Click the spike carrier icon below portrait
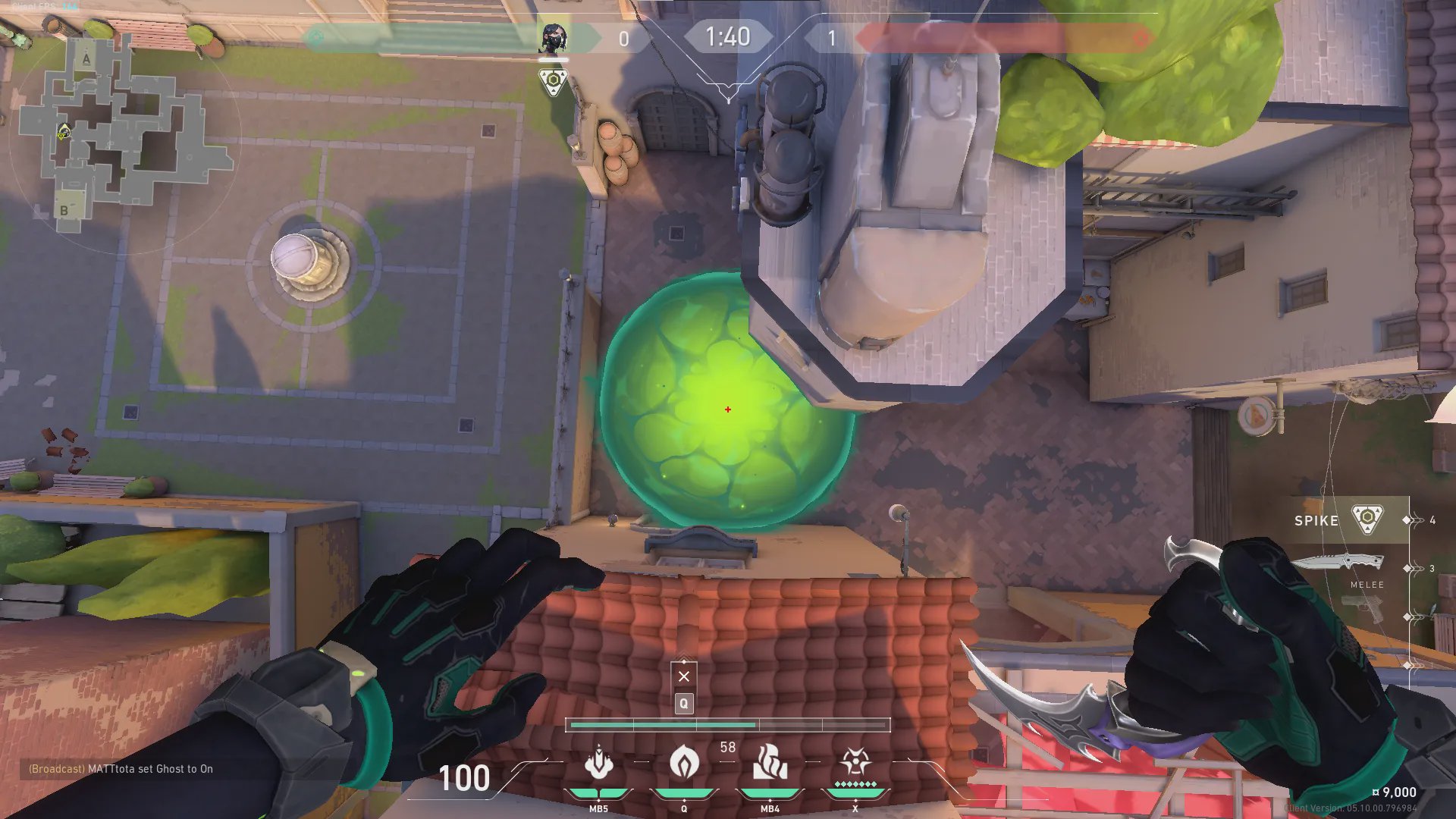1456x819 pixels. tap(554, 81)
